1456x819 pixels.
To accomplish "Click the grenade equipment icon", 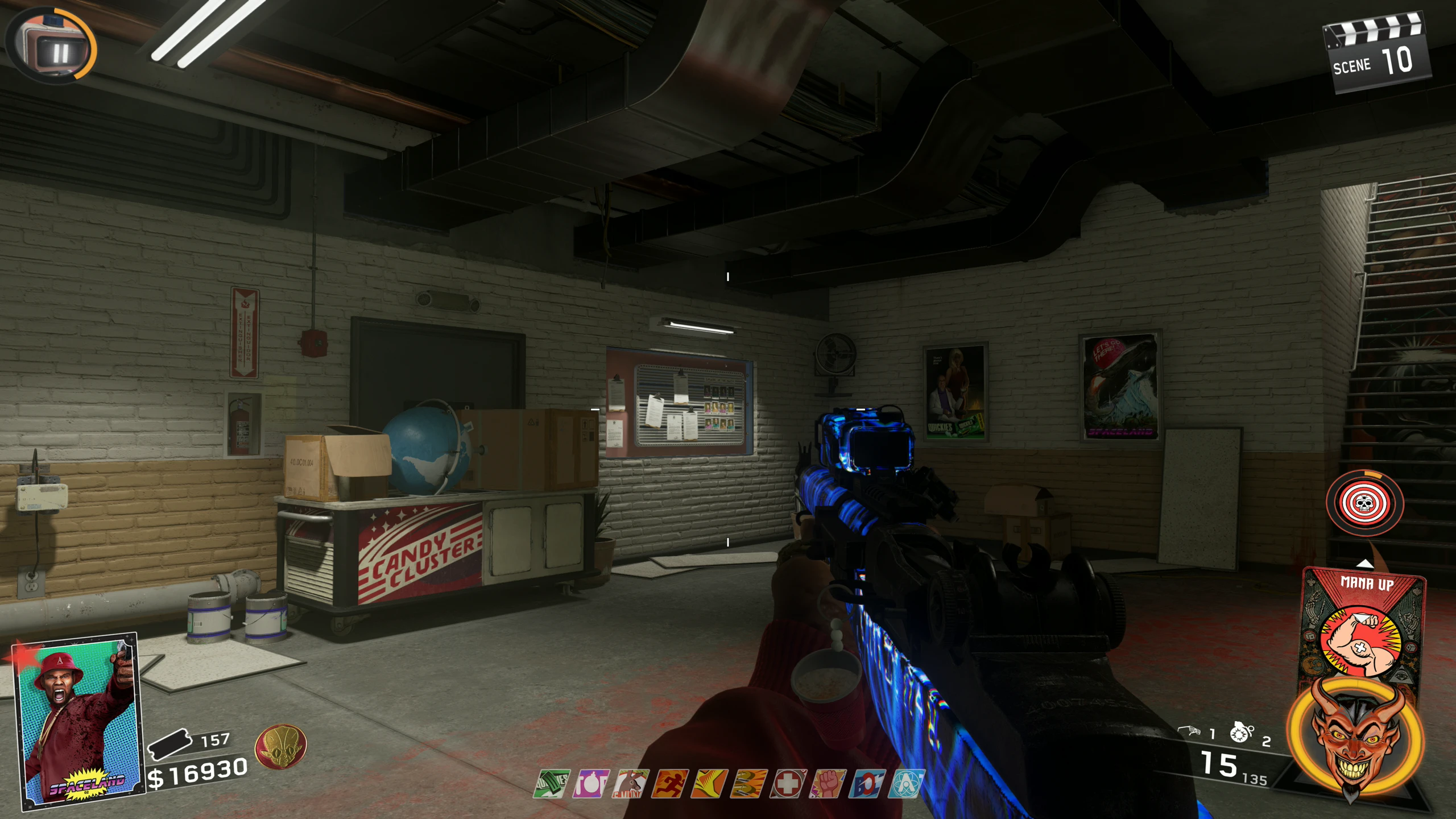I will [x=1241, y=733].
